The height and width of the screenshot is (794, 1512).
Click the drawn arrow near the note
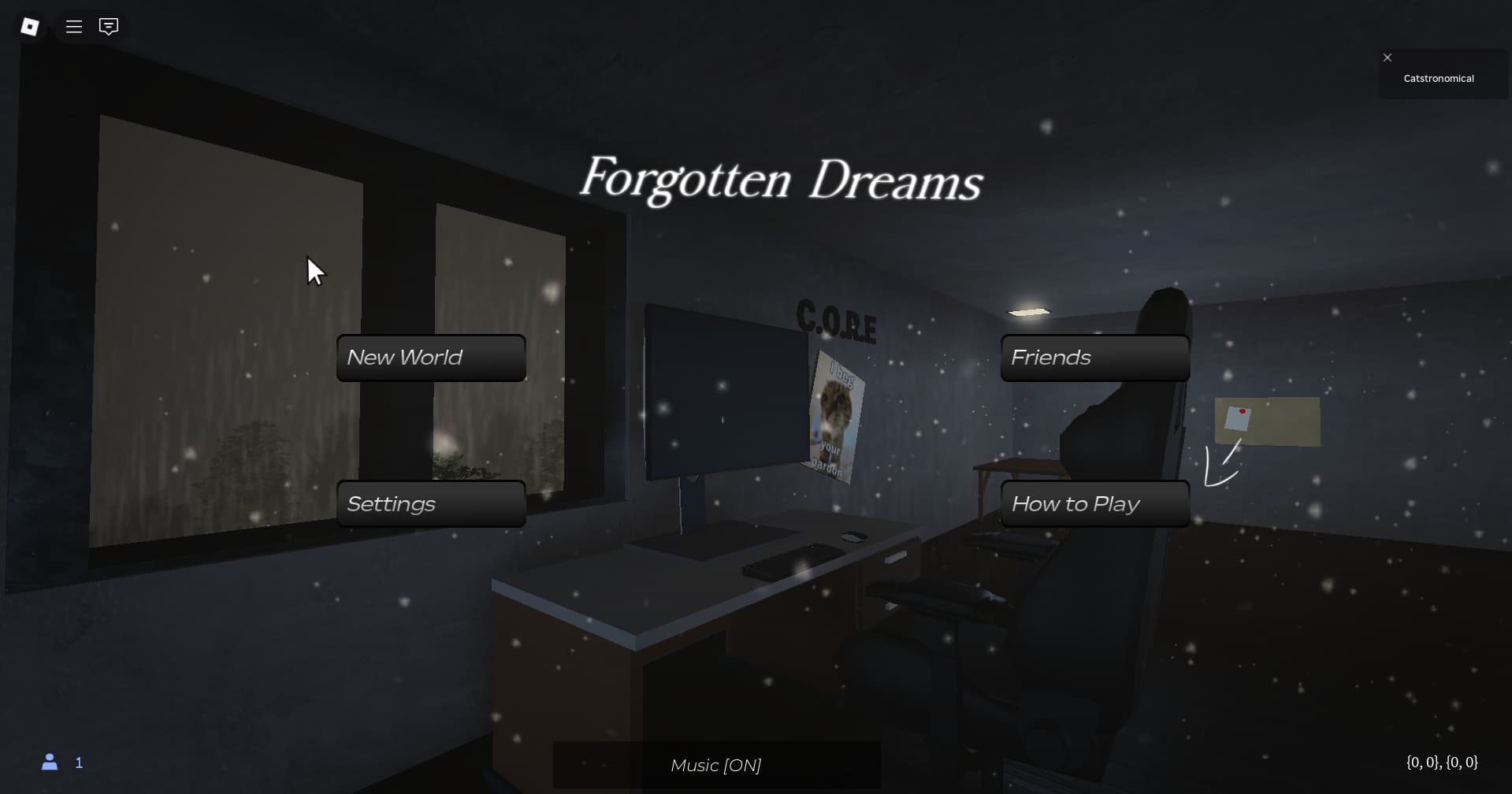point(1220,465)
